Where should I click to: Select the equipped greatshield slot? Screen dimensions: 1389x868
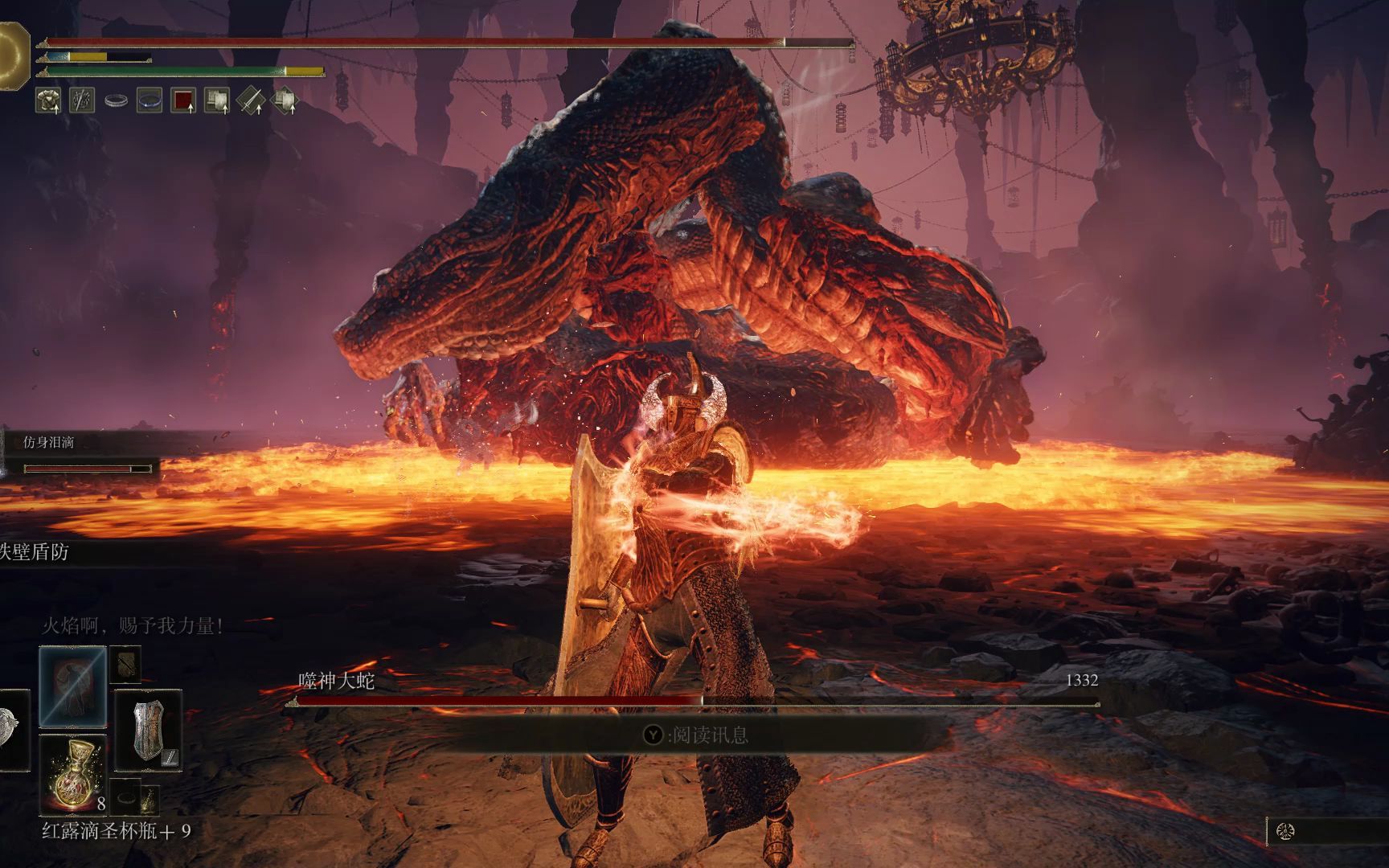pos(148,729)
